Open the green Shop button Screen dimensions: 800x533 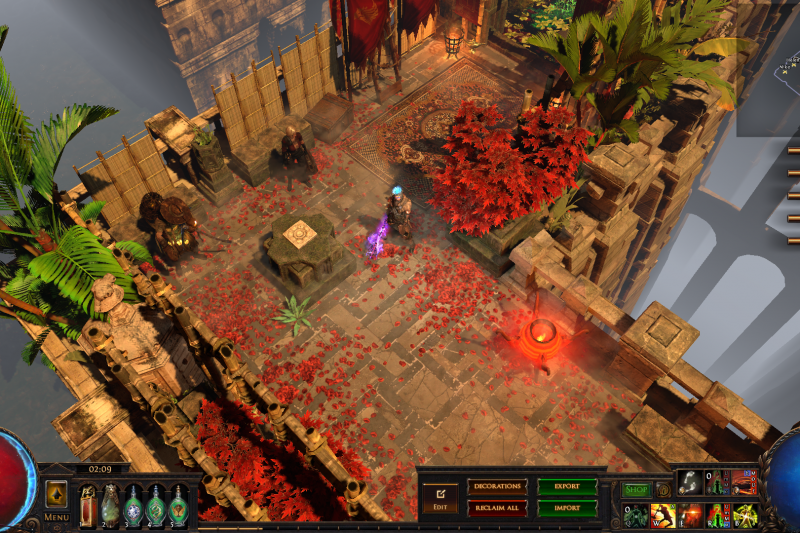[x=636, y=490]
